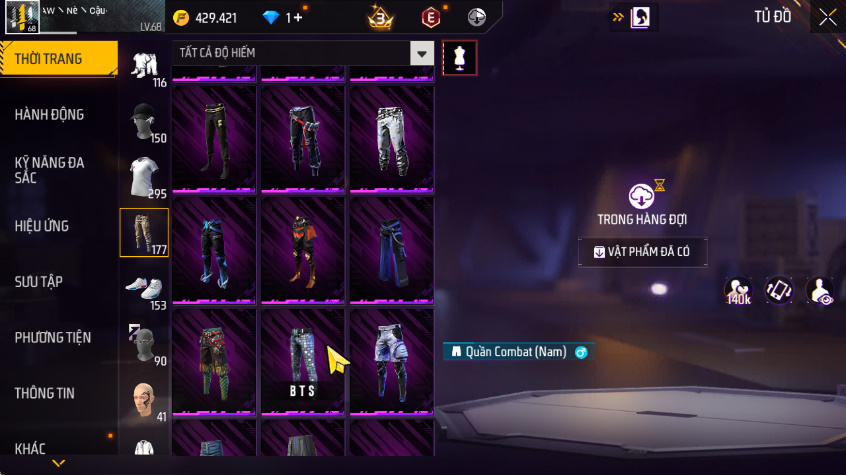
Task: Tap the phone rotation icon
Action: click(779, 290)
